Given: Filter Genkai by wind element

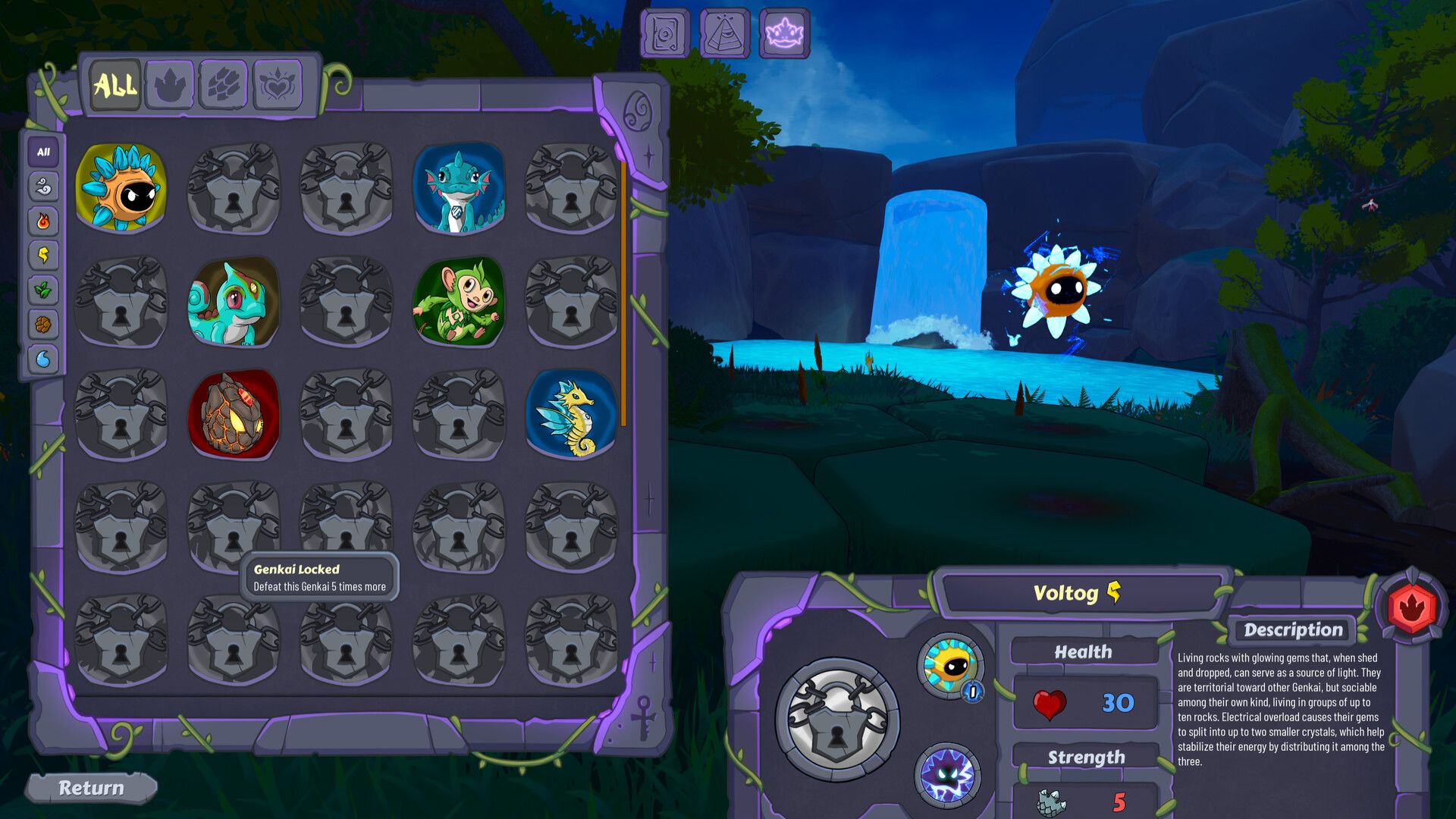Looking at the screenshot, I should [x=43, y=187].
